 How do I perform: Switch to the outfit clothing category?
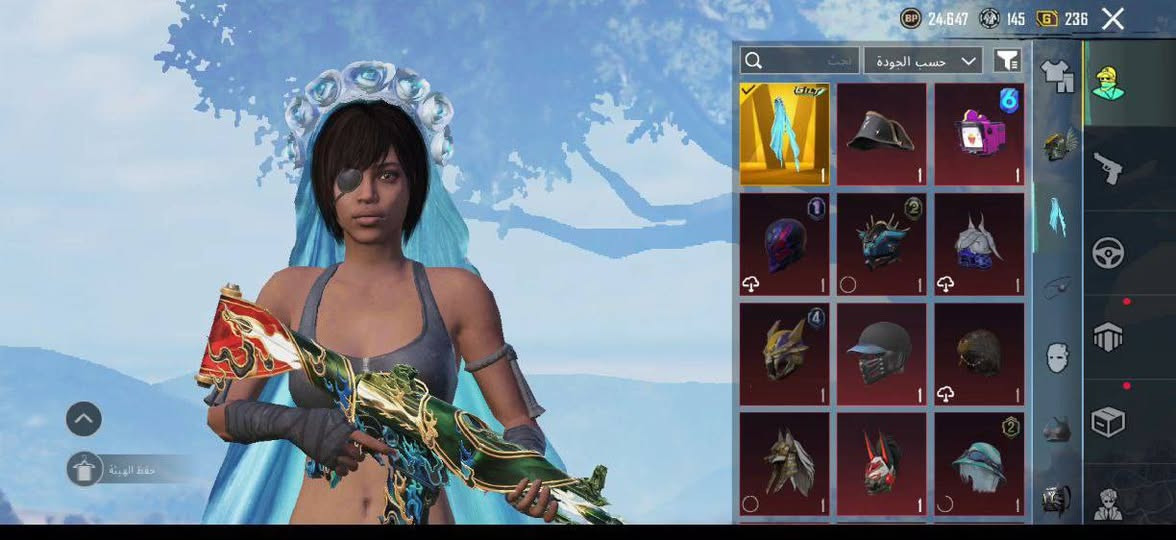tap(1056, 74)
